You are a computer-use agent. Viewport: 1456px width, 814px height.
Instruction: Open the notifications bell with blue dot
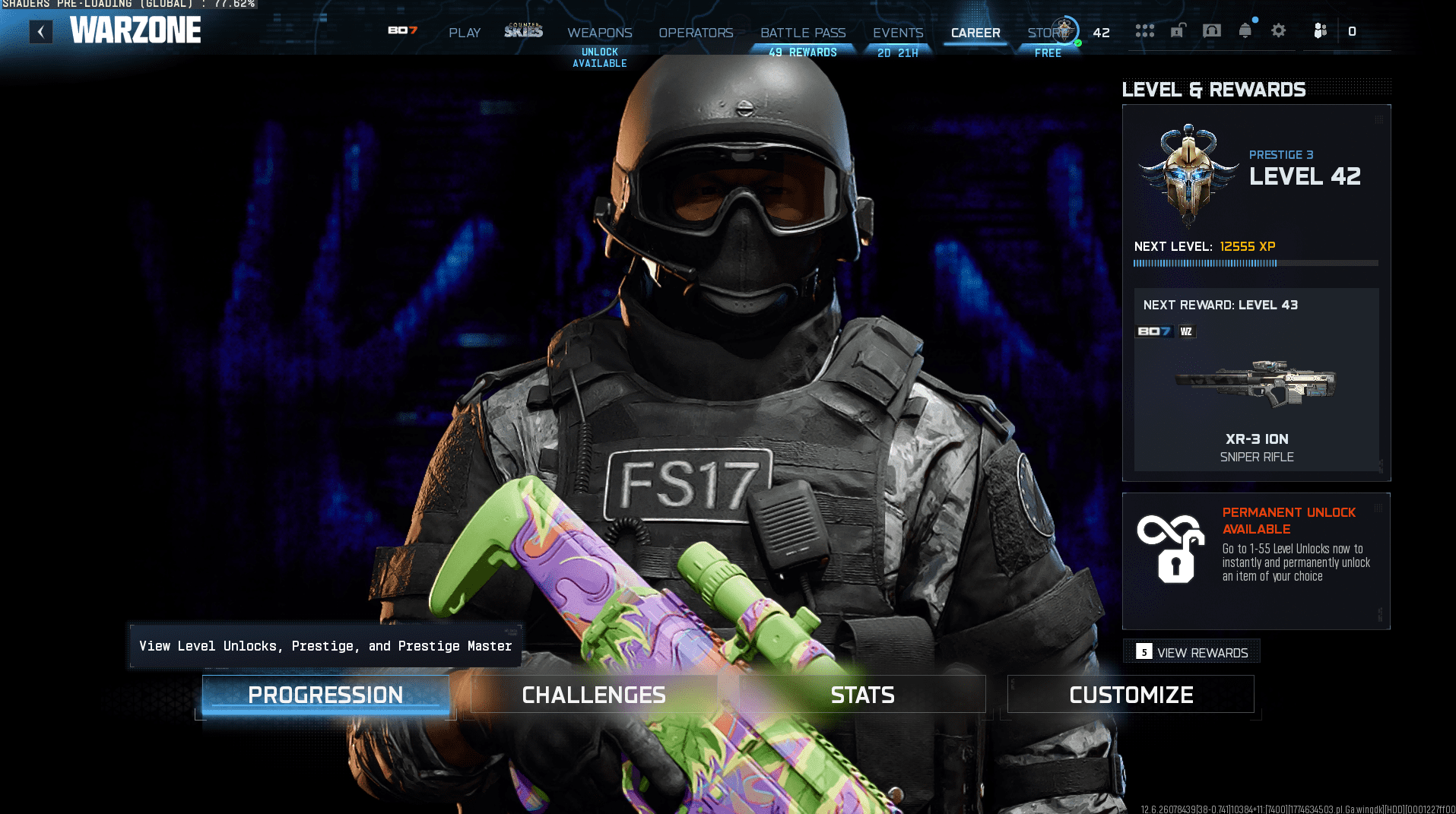tap(1245, 30)
